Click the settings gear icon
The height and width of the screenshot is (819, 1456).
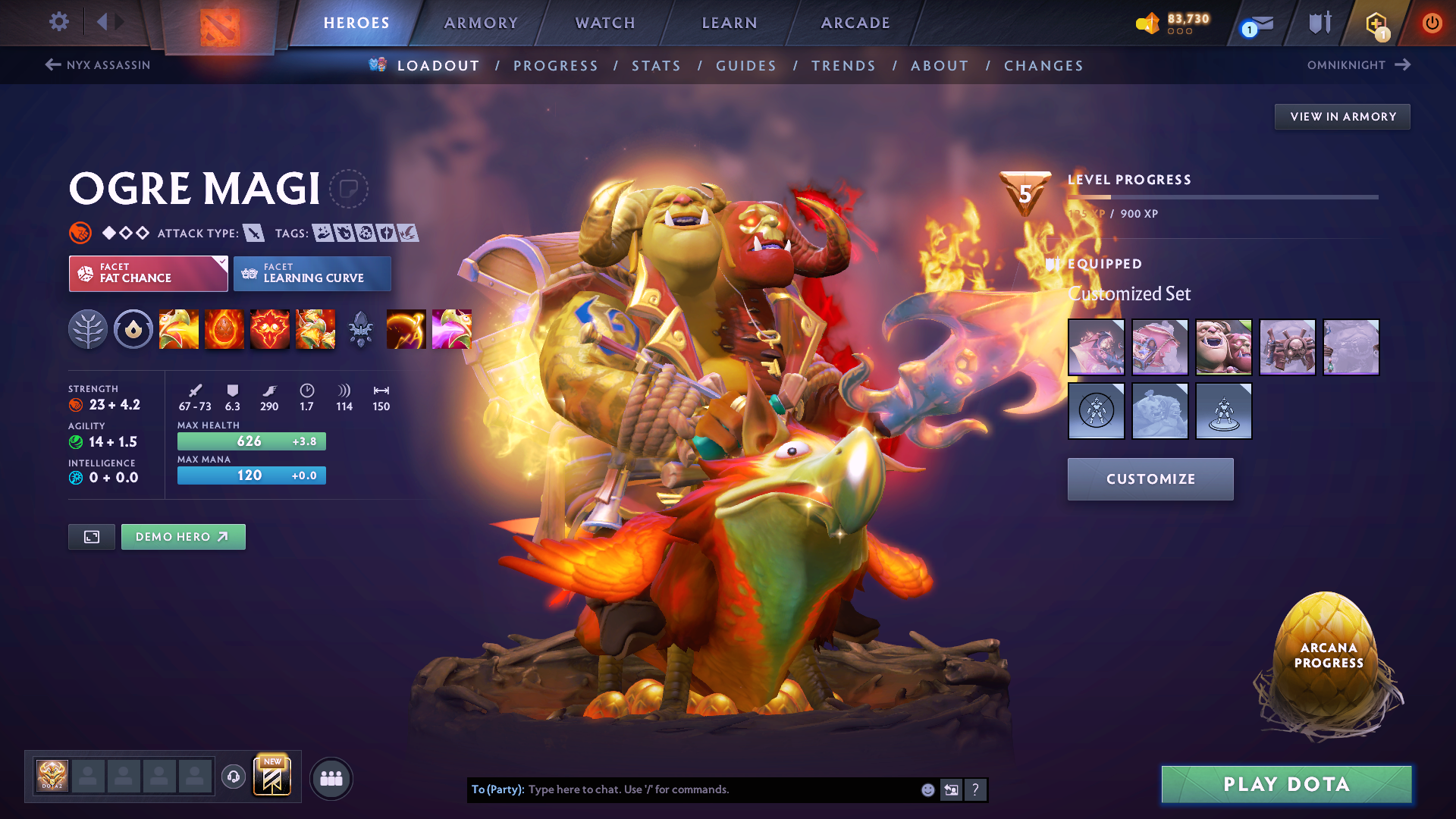click(58, 23)
